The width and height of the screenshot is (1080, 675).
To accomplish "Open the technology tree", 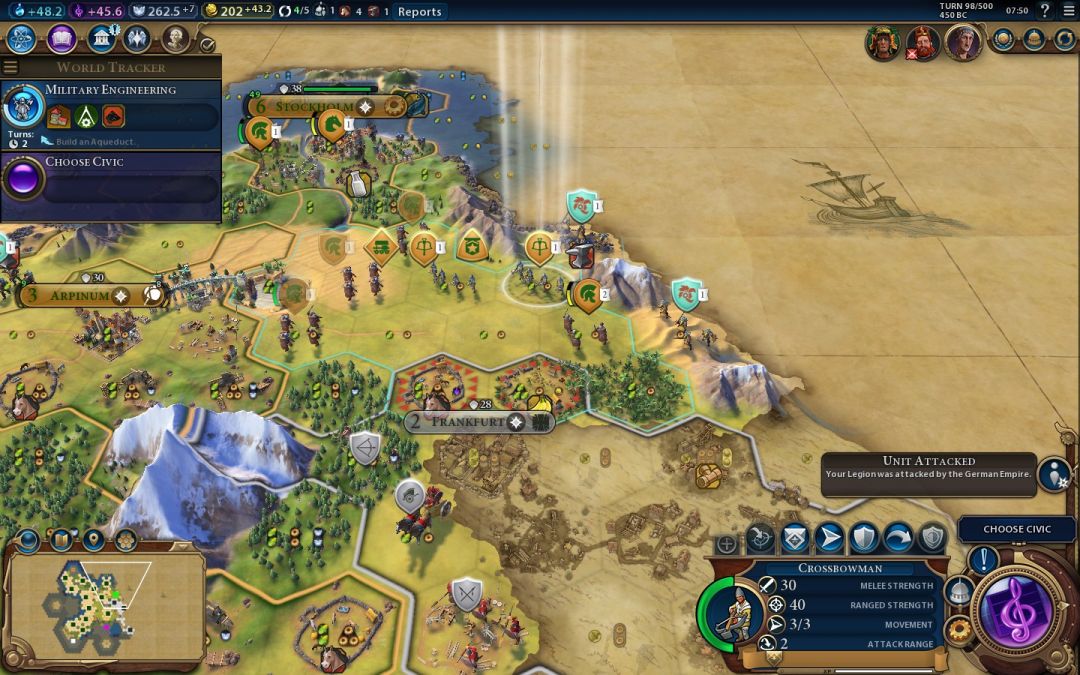I will click(x=21, y=39).
